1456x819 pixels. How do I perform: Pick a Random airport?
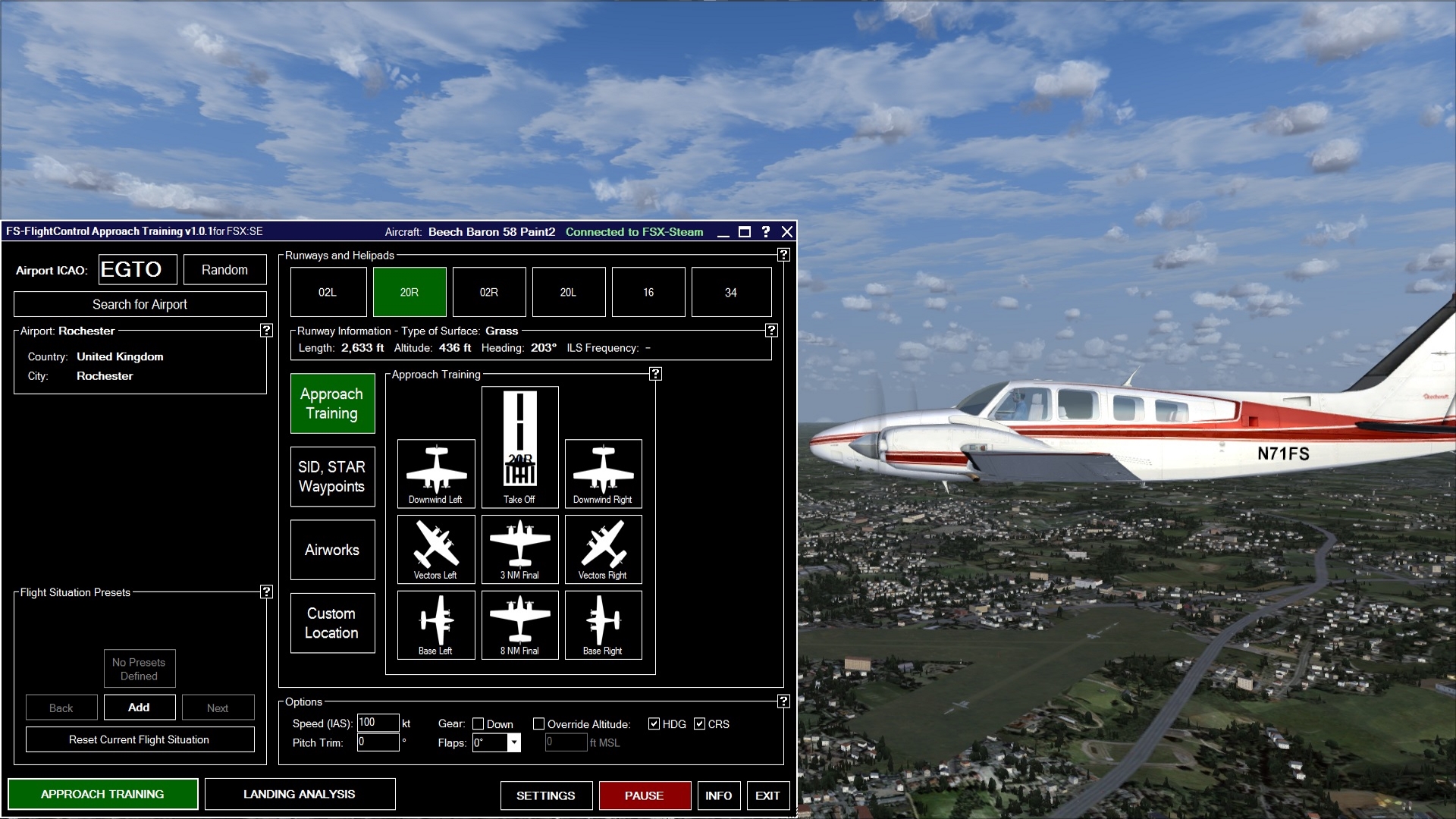click(224, 269)
